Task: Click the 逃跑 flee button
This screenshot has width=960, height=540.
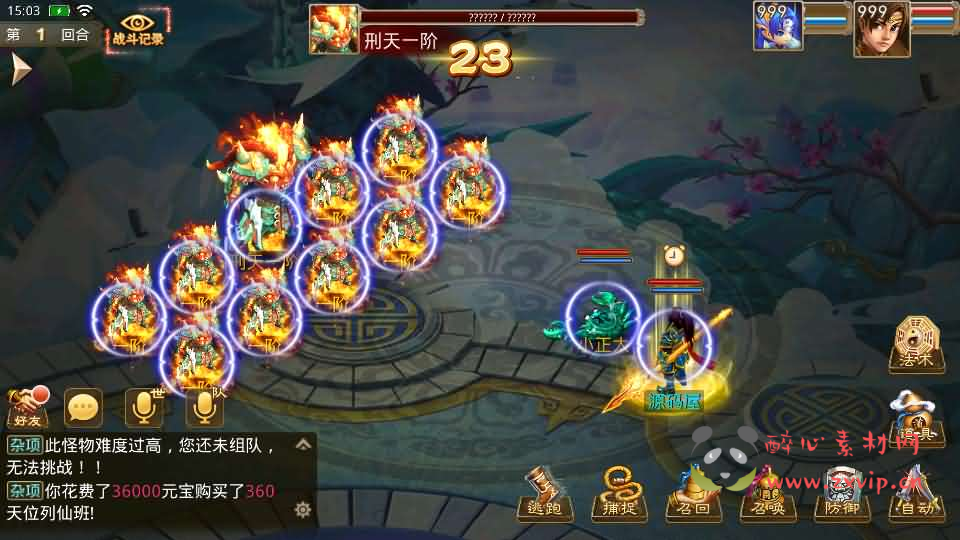Action: tap(546, 495)
